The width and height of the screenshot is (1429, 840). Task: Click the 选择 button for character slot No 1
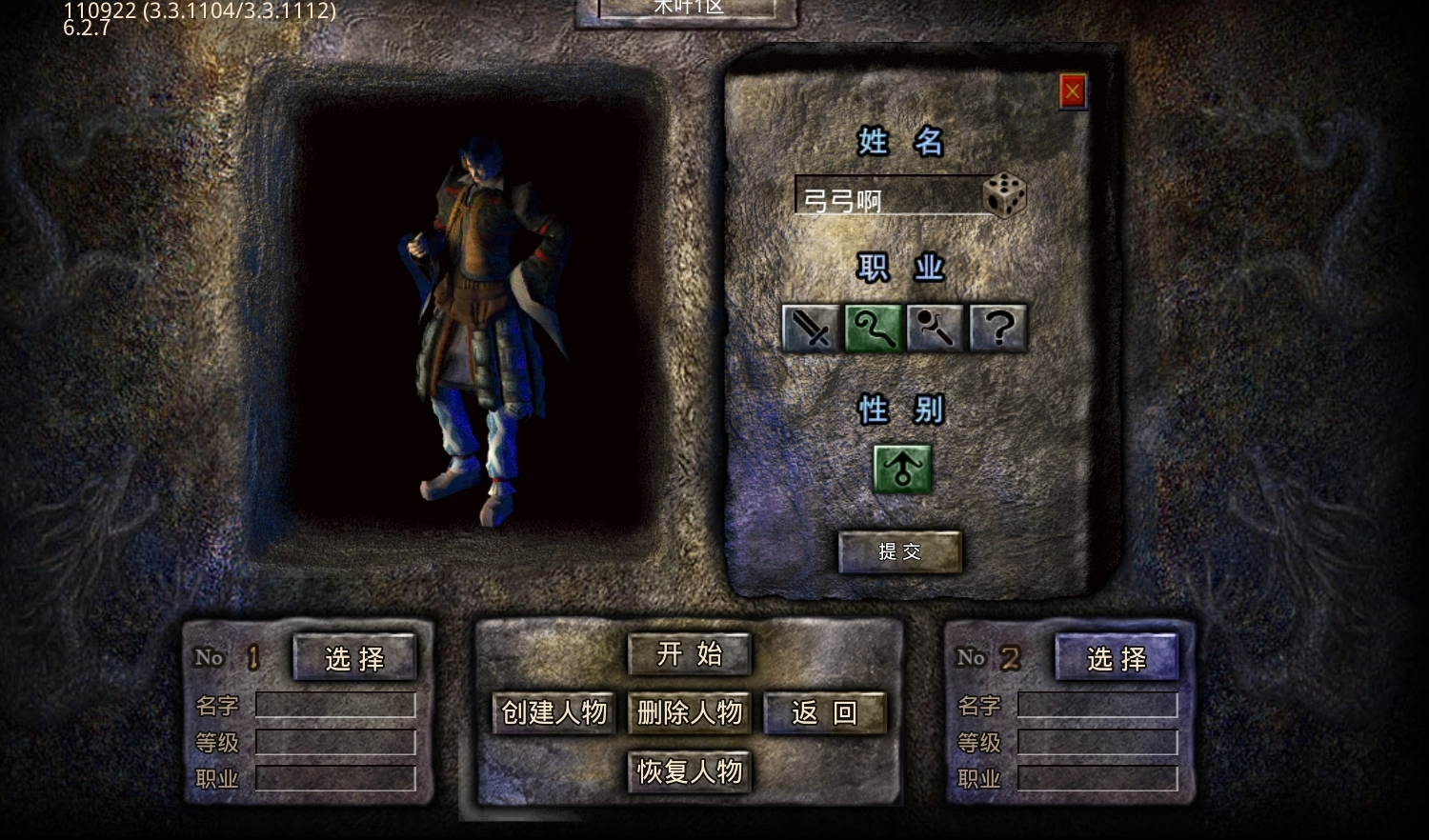coord(354,657)
